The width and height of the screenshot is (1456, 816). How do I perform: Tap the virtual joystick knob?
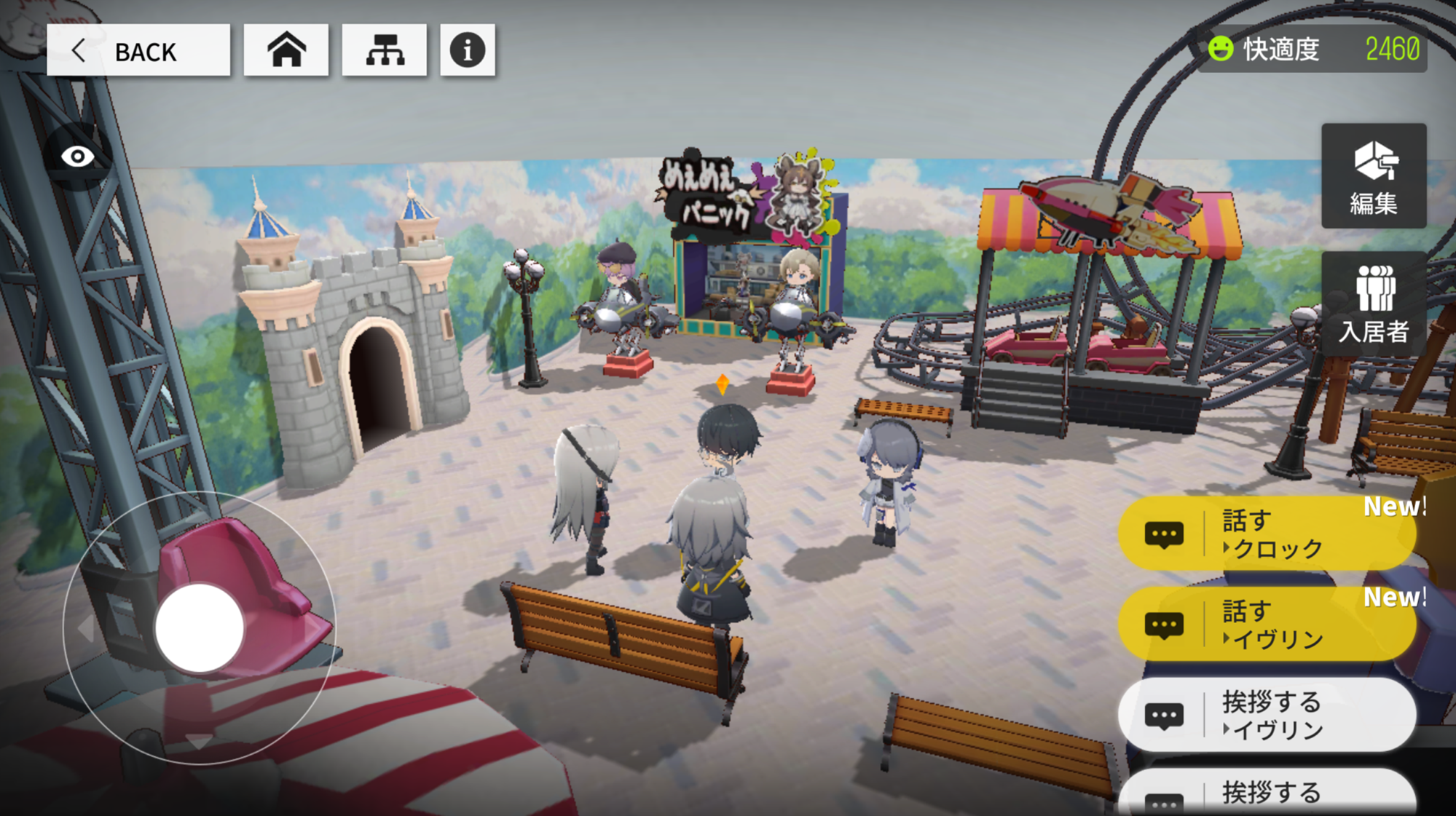199,627
